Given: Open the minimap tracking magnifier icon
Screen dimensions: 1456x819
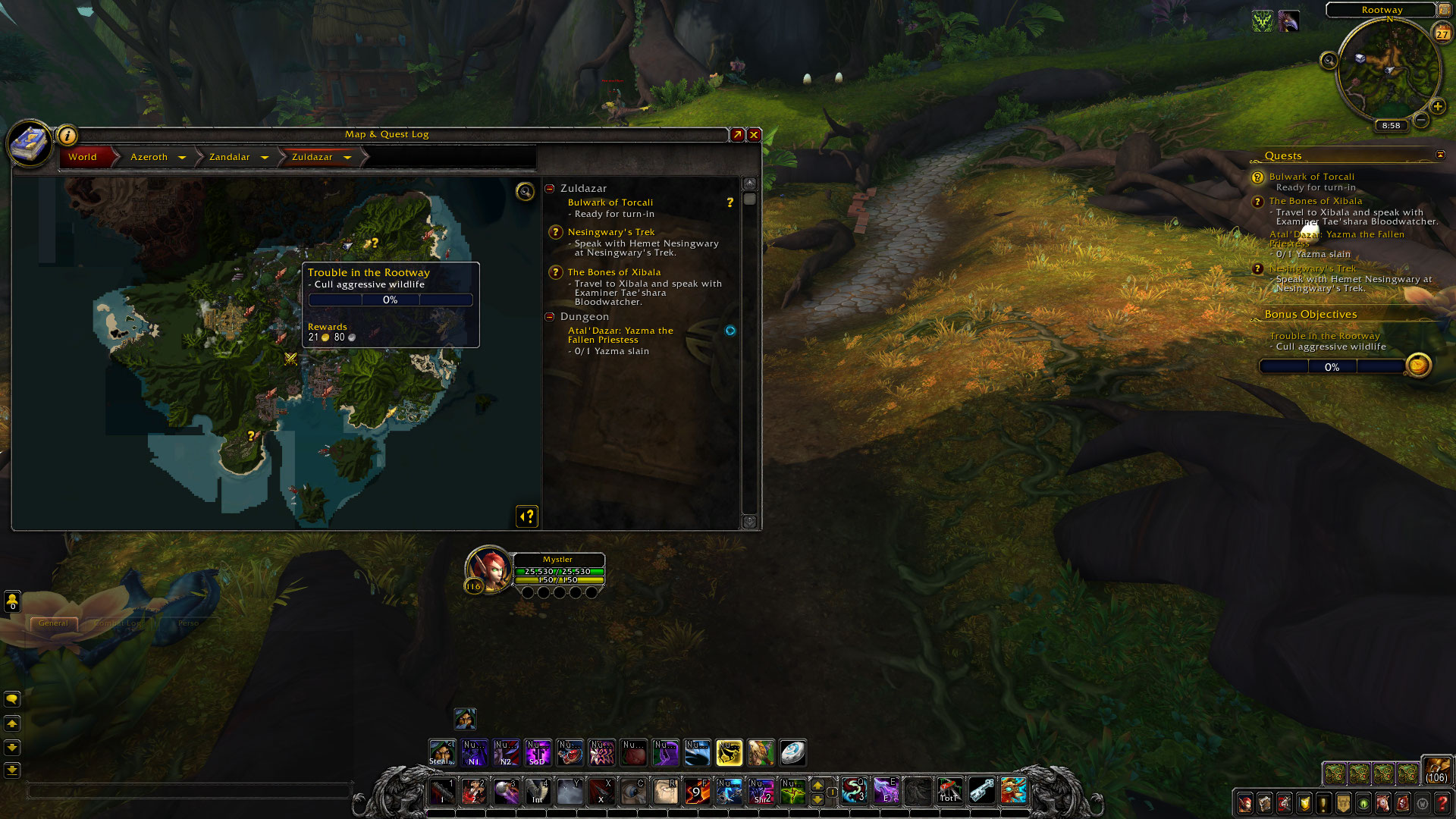Looking at the screenshot, I should pos(1329,61).
